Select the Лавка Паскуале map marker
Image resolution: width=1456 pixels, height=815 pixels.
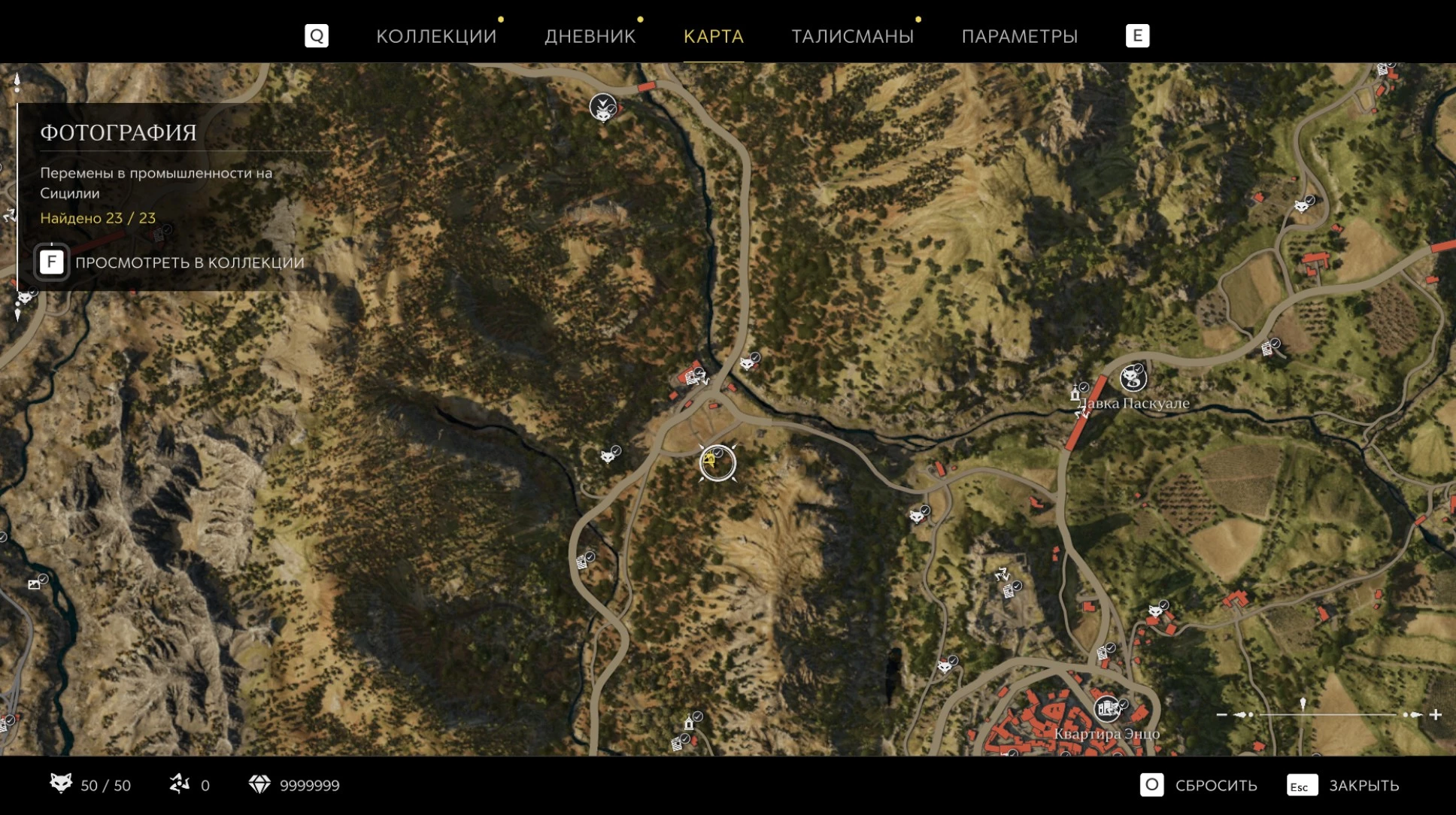click(x=1133, y=378)
